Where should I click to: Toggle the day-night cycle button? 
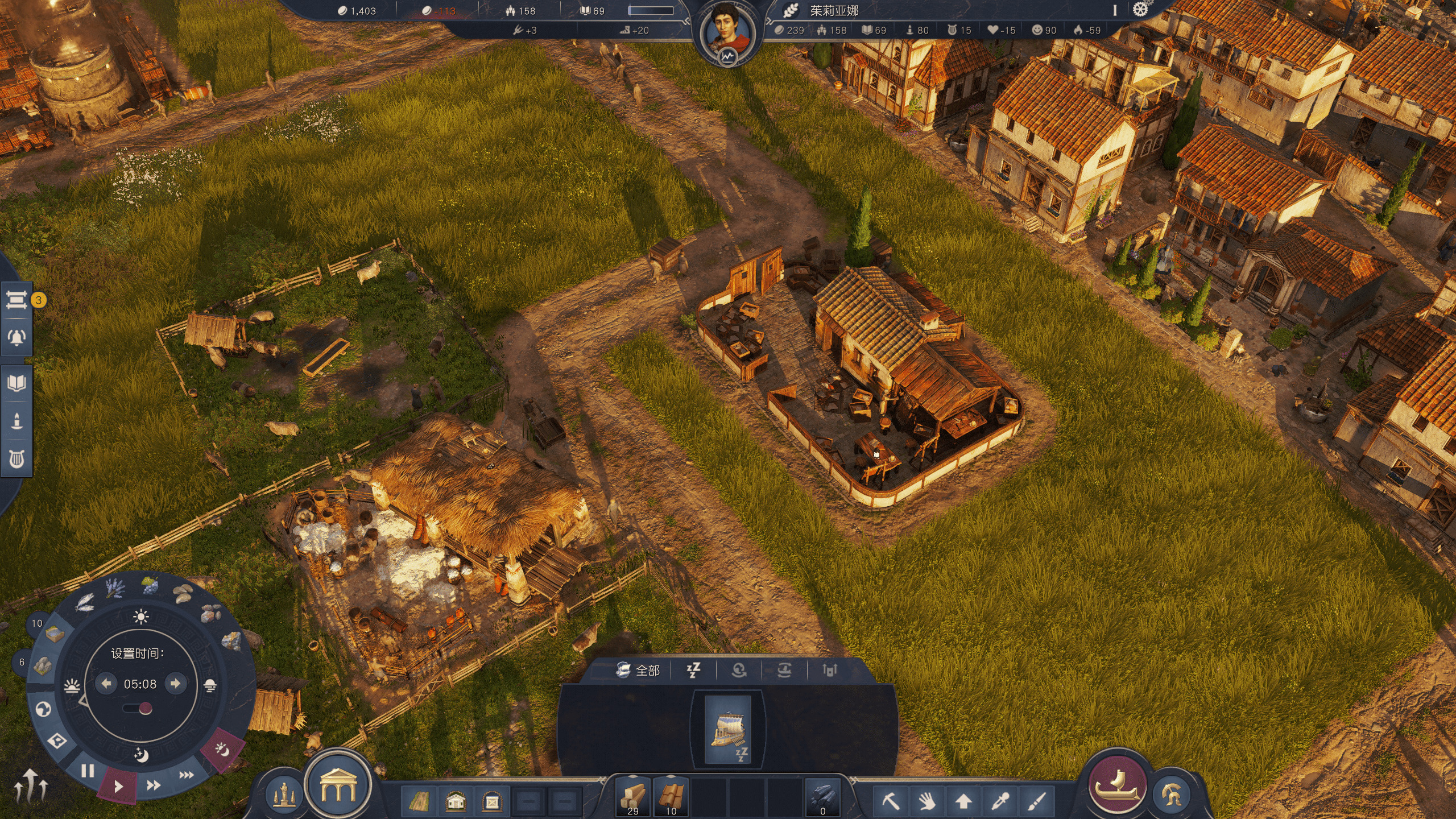click(x=222, y=750)
